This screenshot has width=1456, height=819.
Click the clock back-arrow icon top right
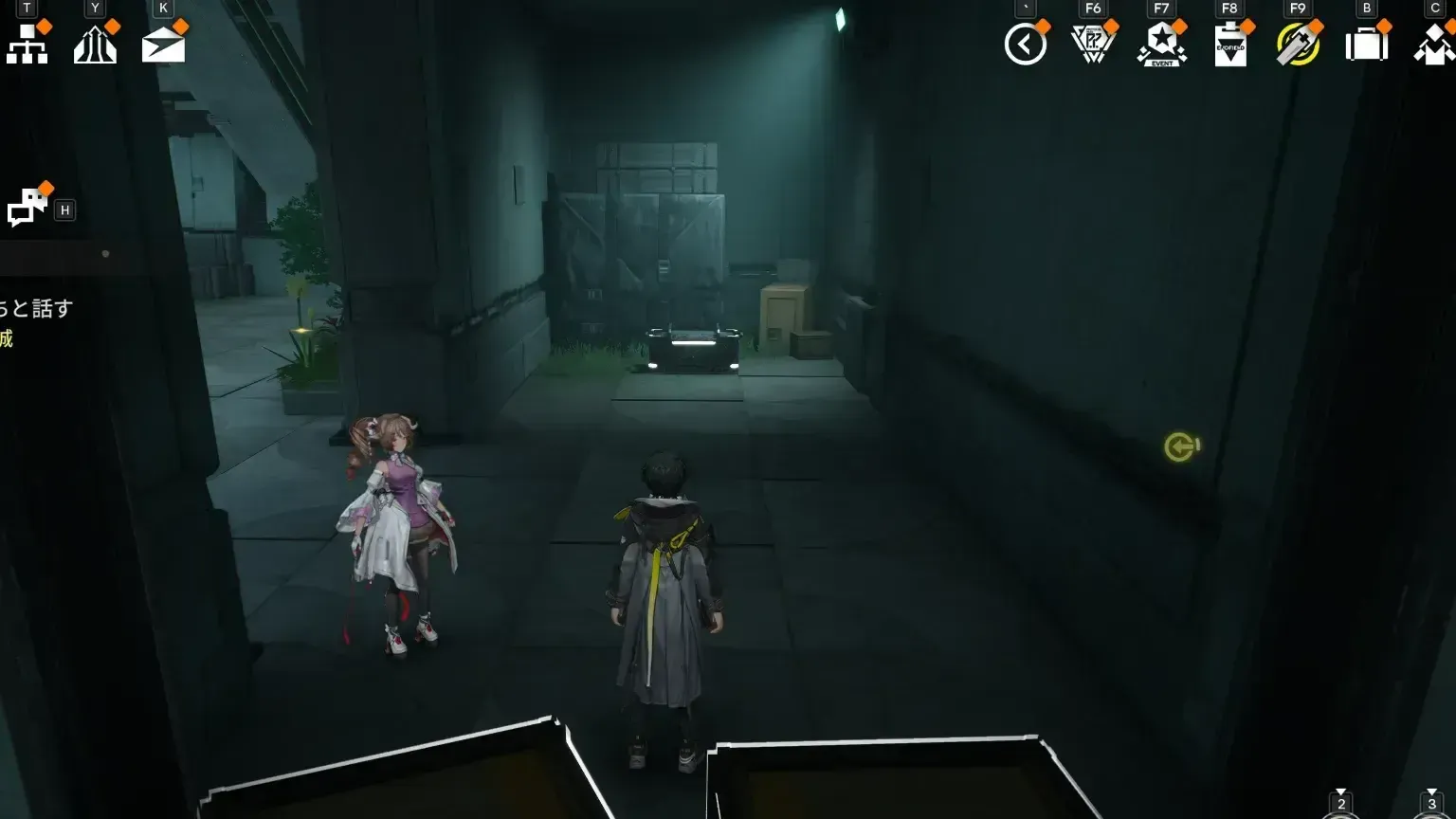click(1027, 43)
